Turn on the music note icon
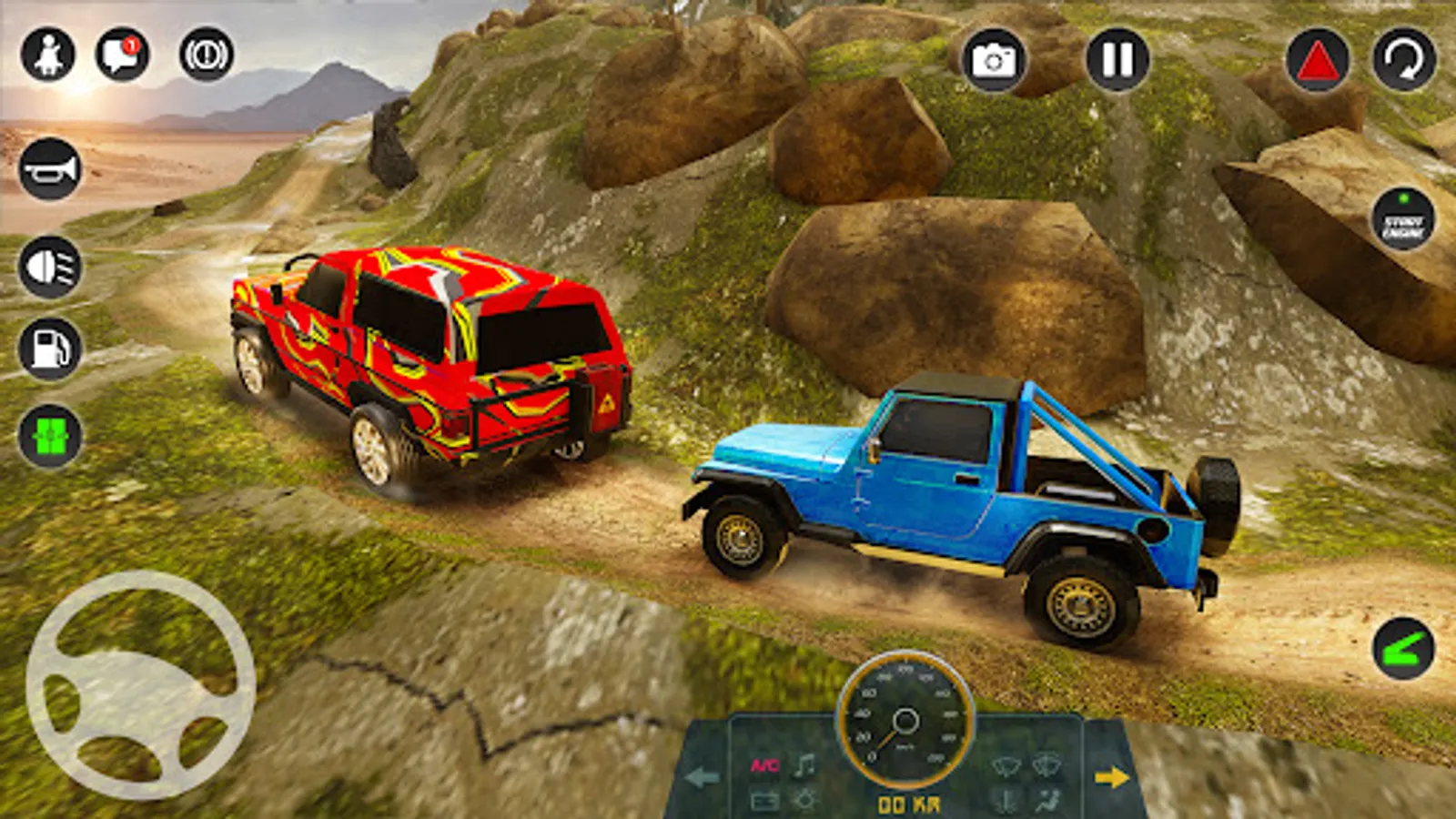The image size is (1456, 819). click(x=804, y=765)
